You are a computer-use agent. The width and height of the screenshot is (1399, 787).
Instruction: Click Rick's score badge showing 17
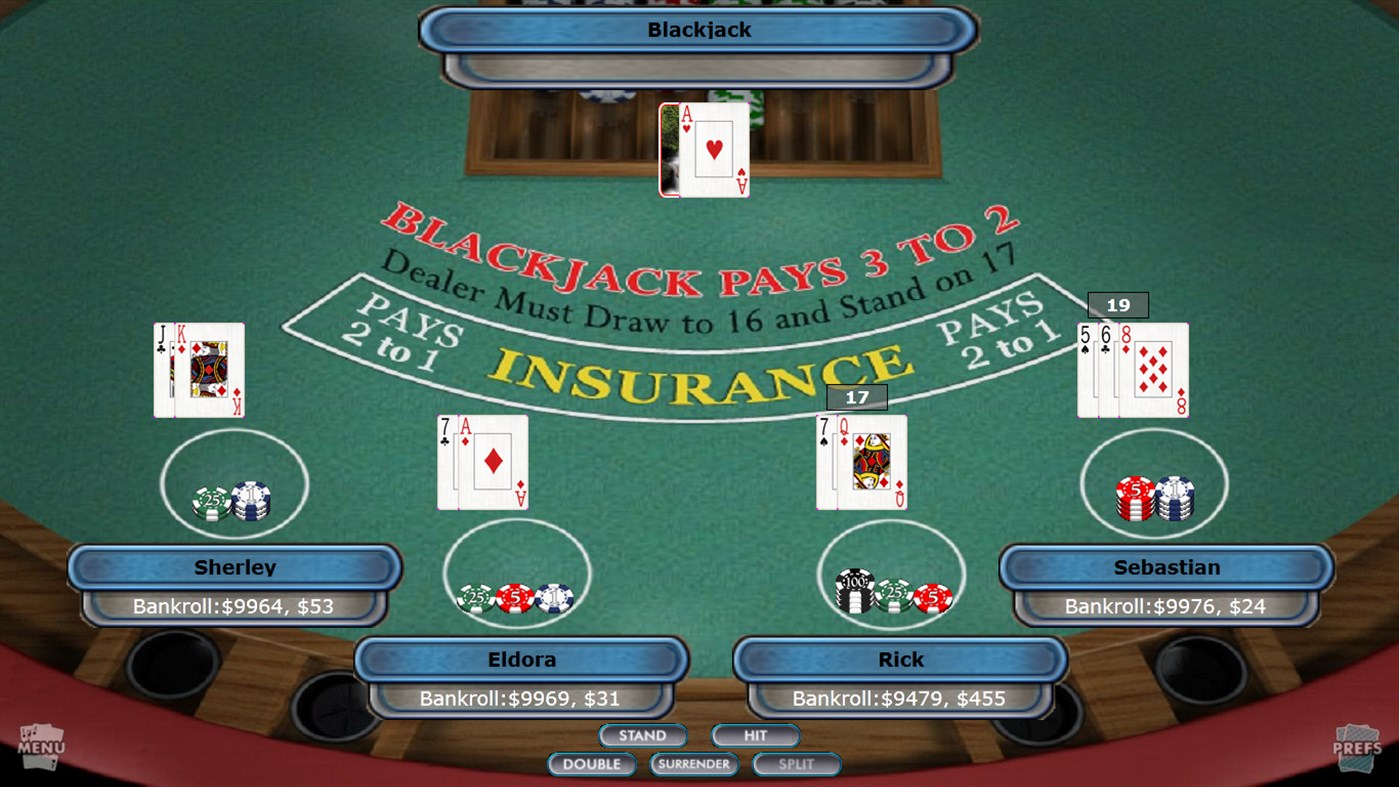pos(855,397)
